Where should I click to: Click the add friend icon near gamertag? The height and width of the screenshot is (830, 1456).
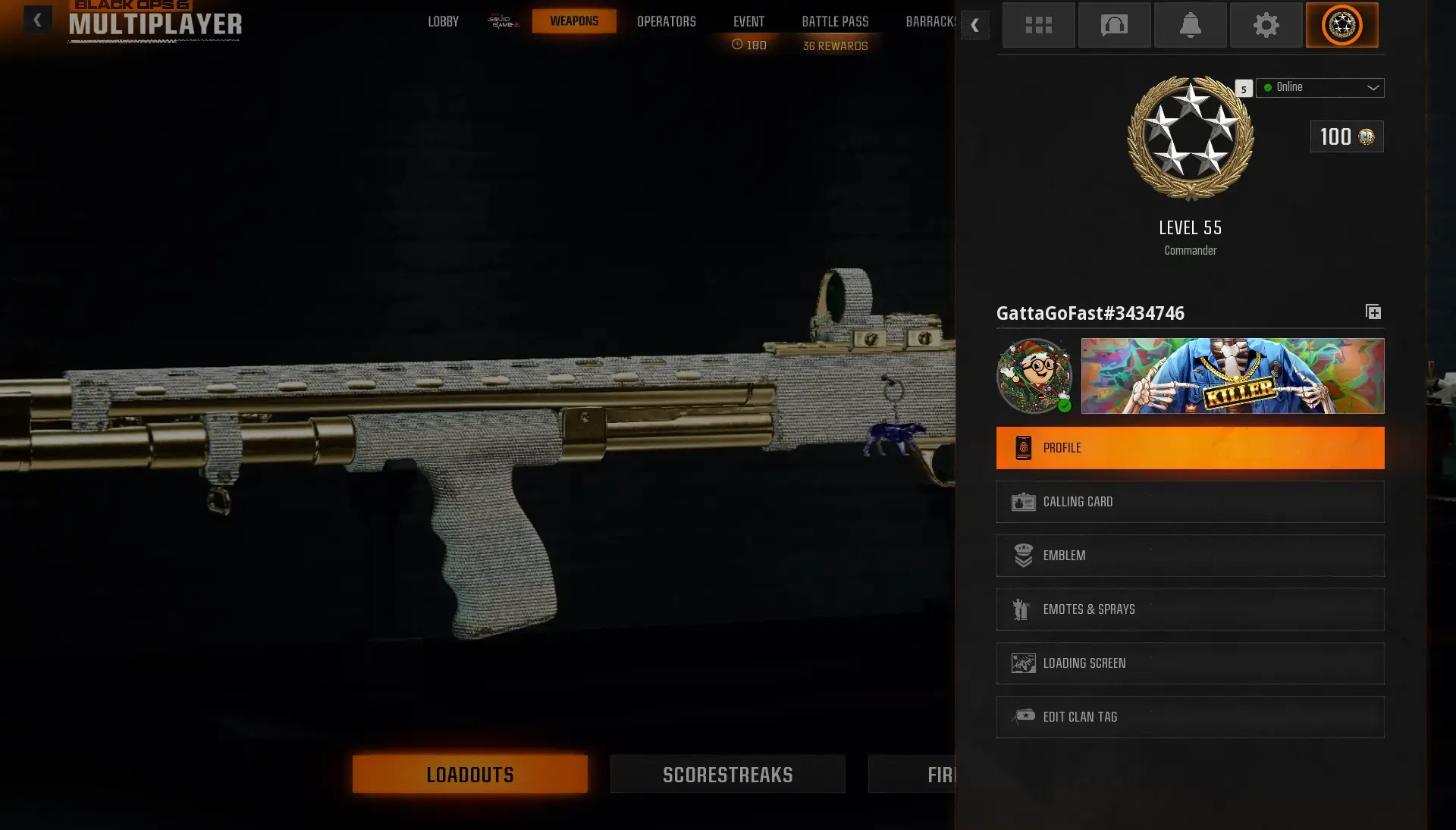[x=1373, y=312]
